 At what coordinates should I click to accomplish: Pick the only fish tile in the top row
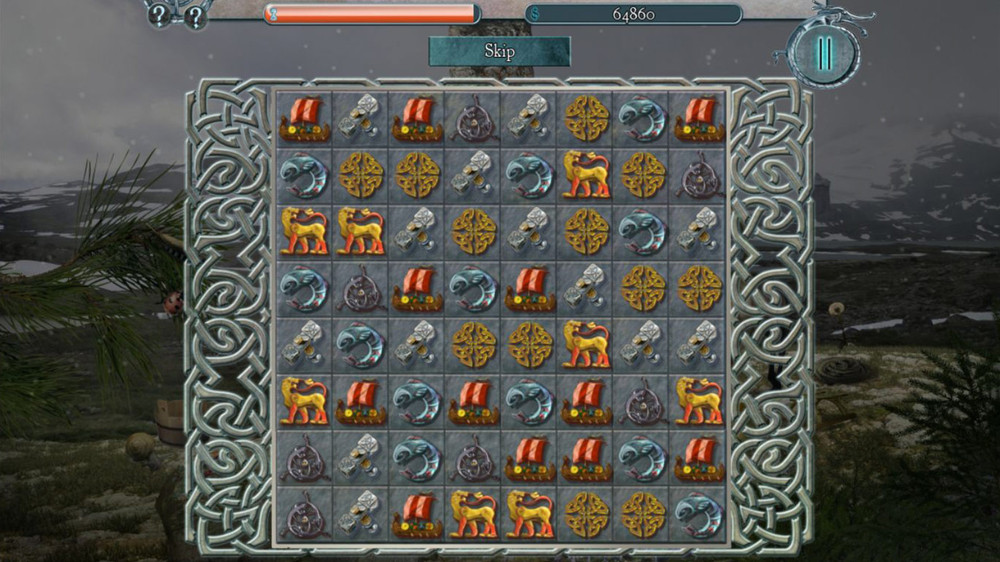(x=642, y=118)
